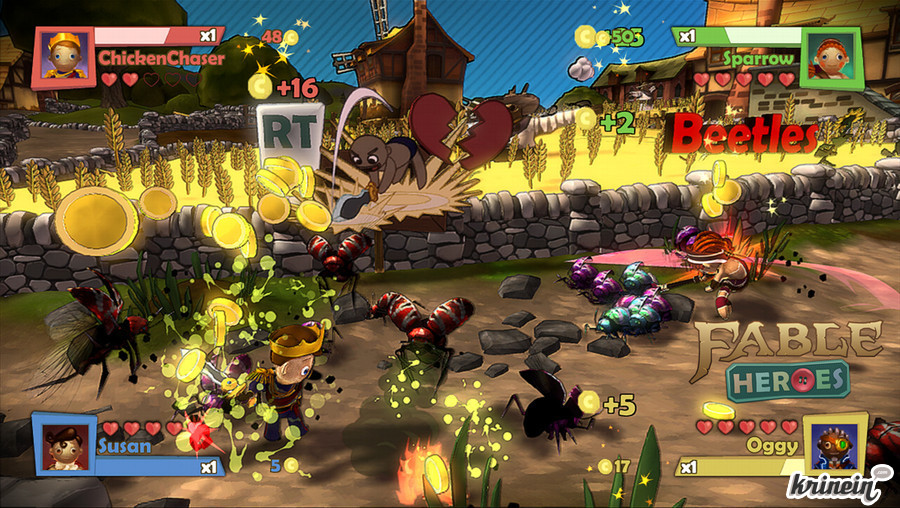Select ChickenChaser's player portrait

[64, 58]
